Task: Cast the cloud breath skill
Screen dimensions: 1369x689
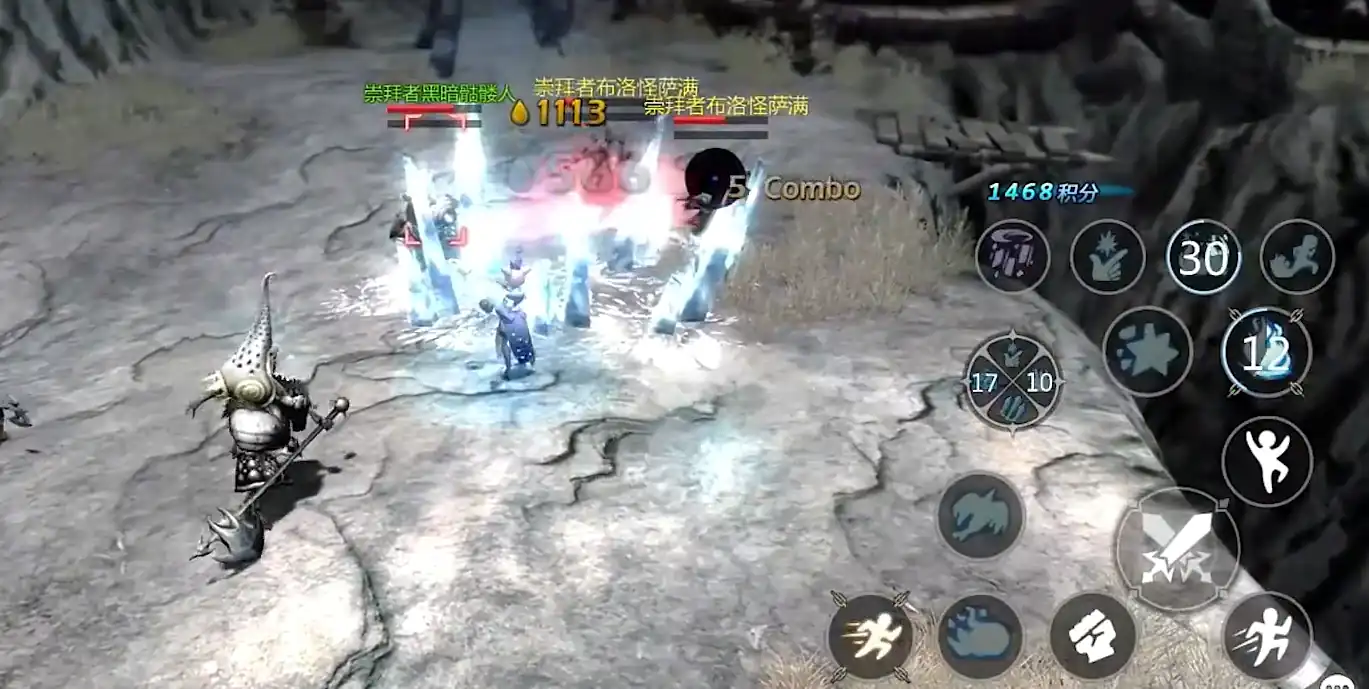Action: 981,636
